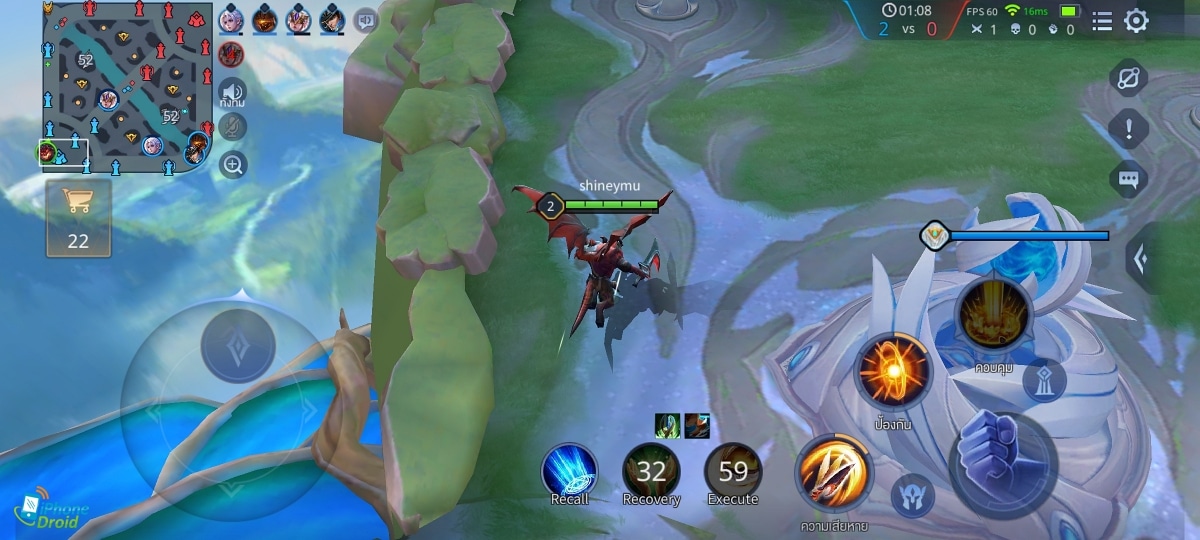1200x540 pixels.
Task: Cast the Execute talent spell
Action: (733, 470)
